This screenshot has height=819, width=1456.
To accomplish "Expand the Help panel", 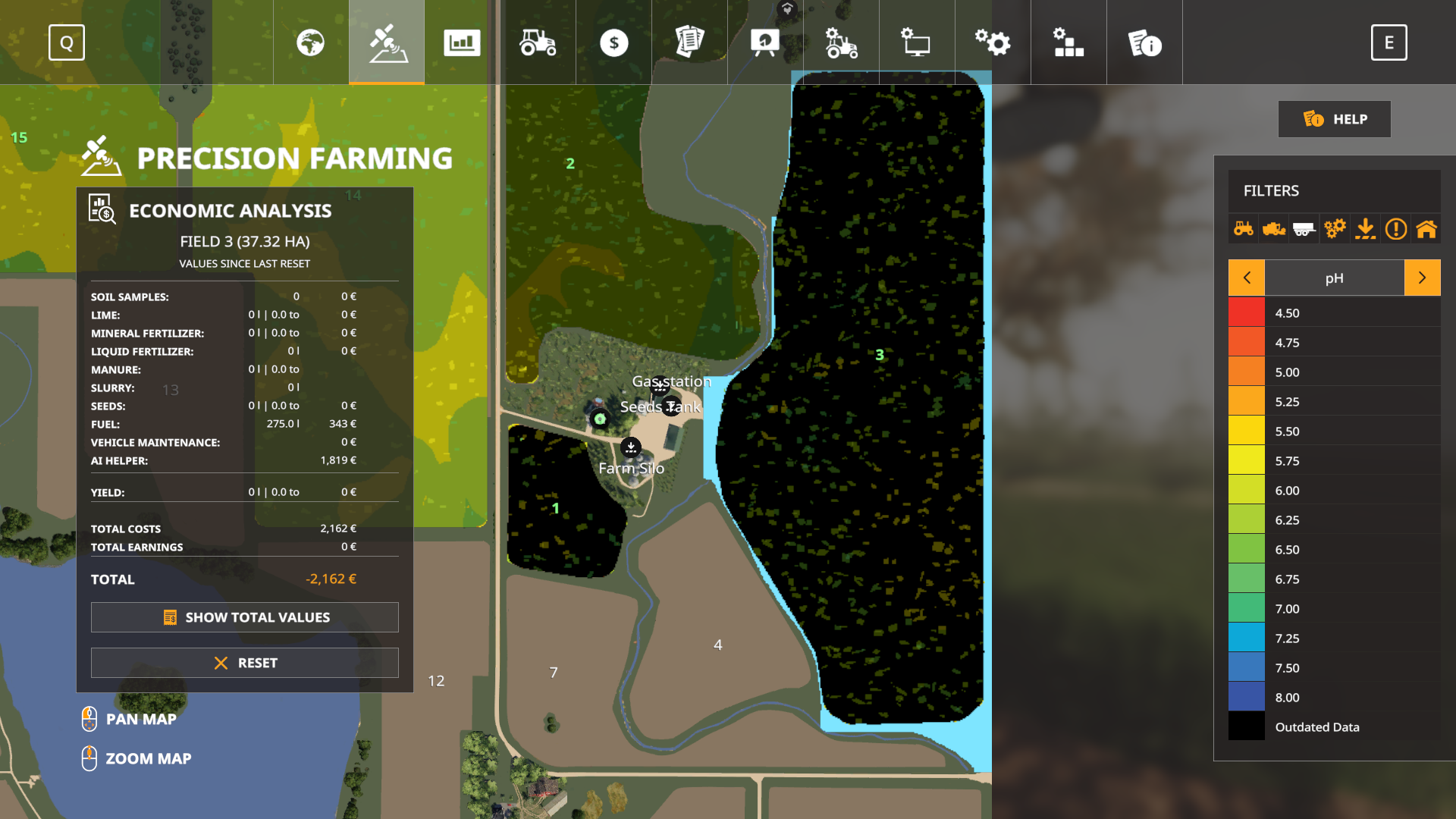I will click(1334, 119).
